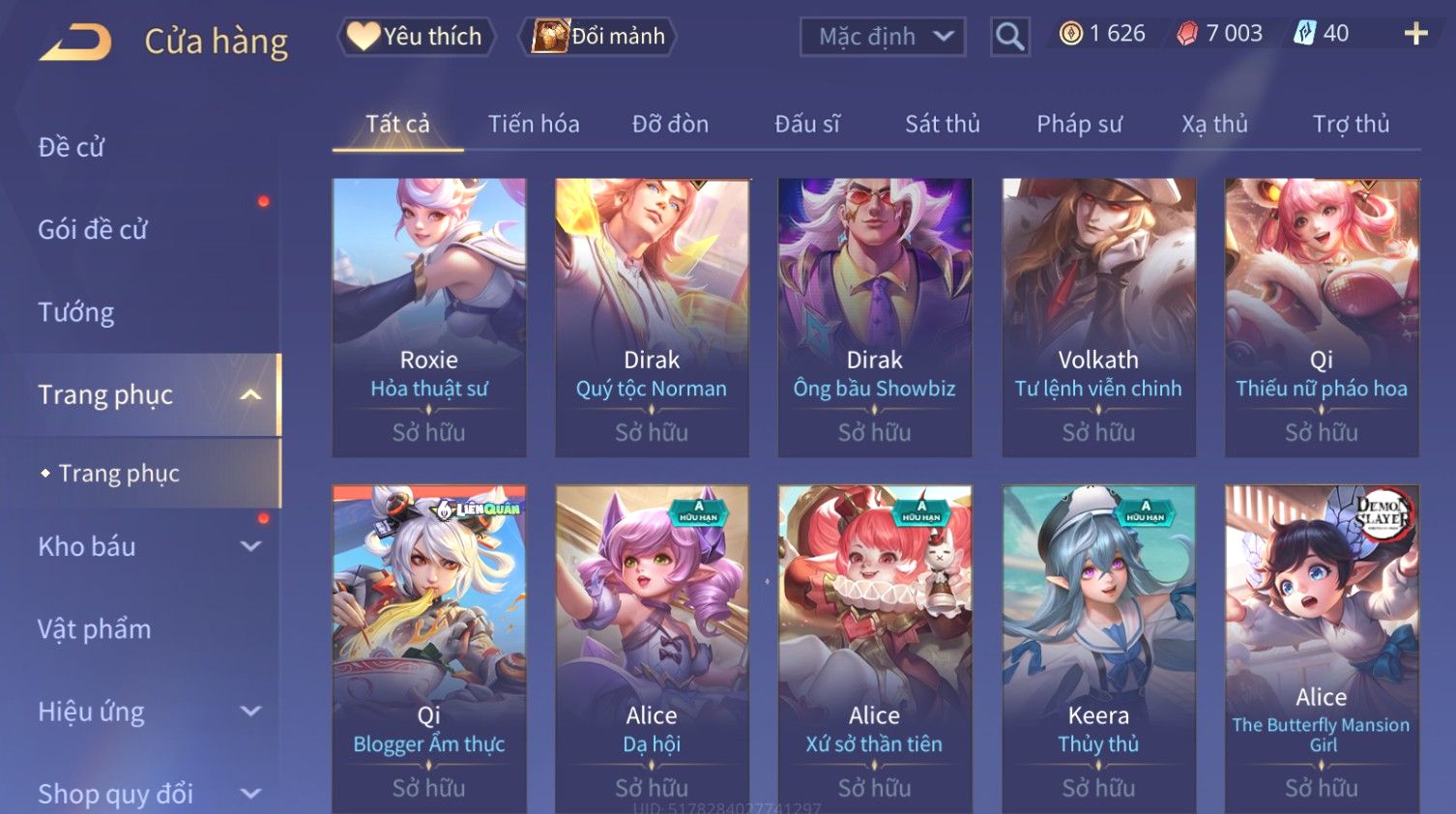Switch to the Đỡ đòn tab

(x=670, y=124)
